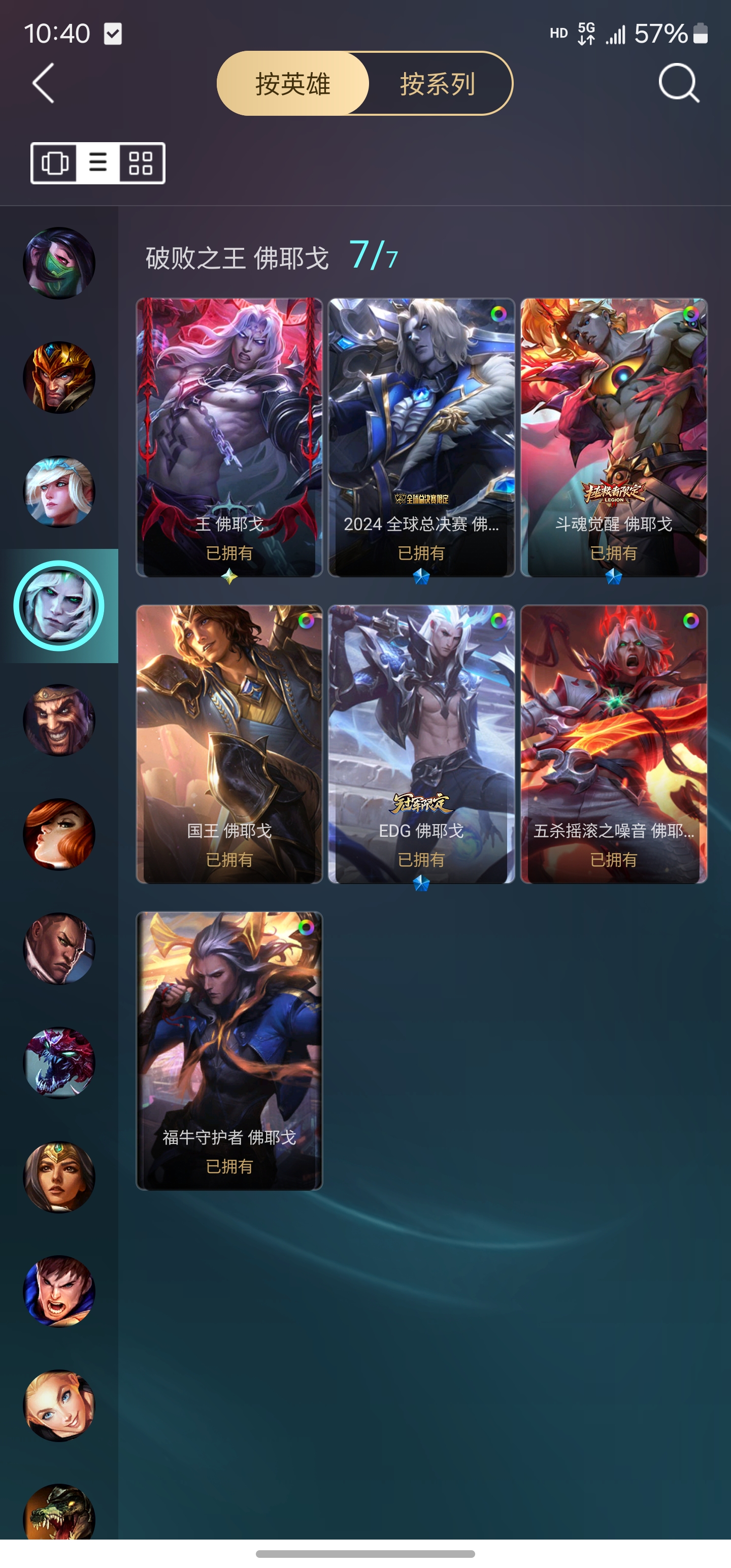
Task: Go back with the arrow button
Action: pyautogui.click(x=43, y=83)
